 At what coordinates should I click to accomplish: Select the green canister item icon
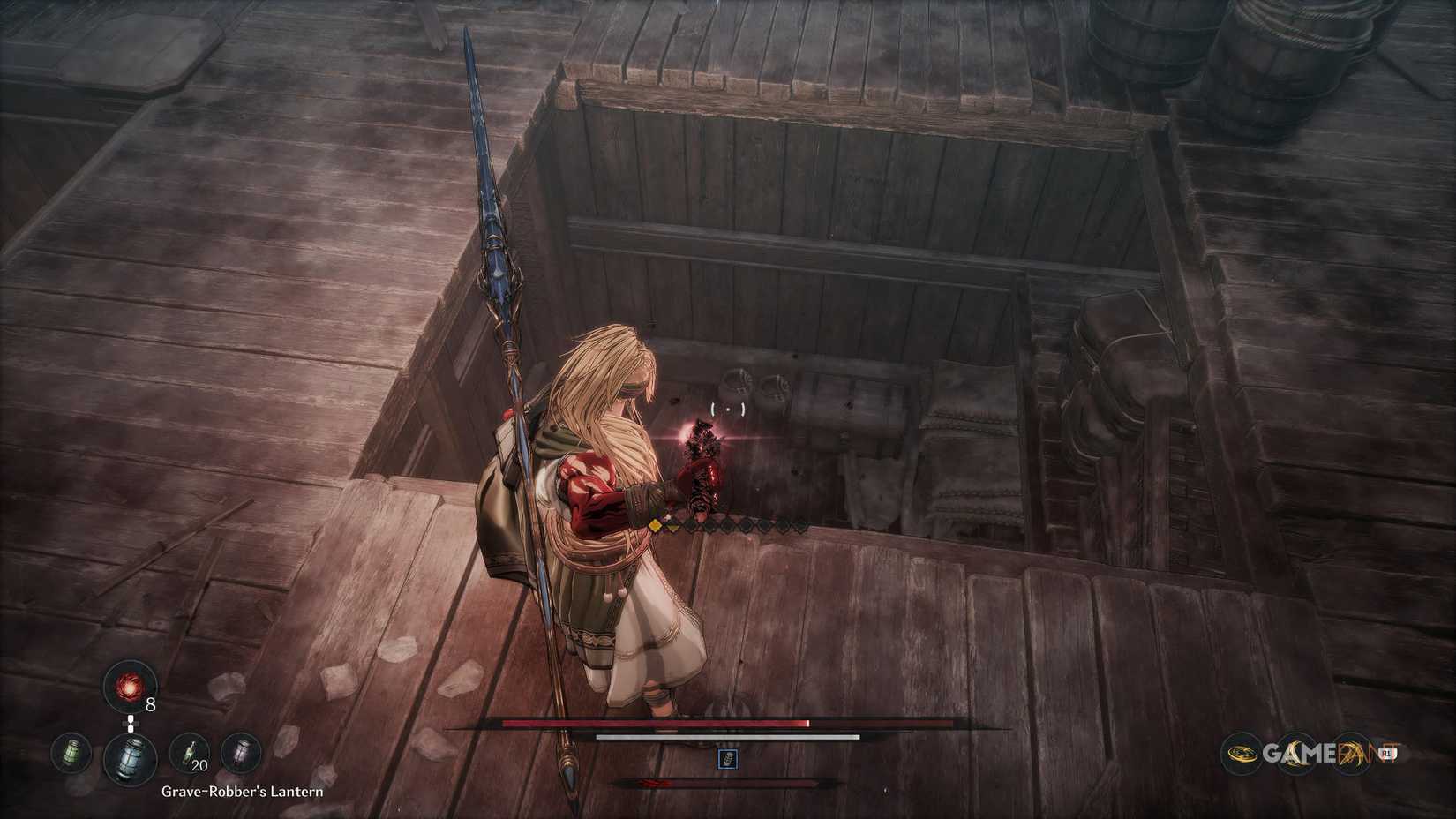click(72, 753)
